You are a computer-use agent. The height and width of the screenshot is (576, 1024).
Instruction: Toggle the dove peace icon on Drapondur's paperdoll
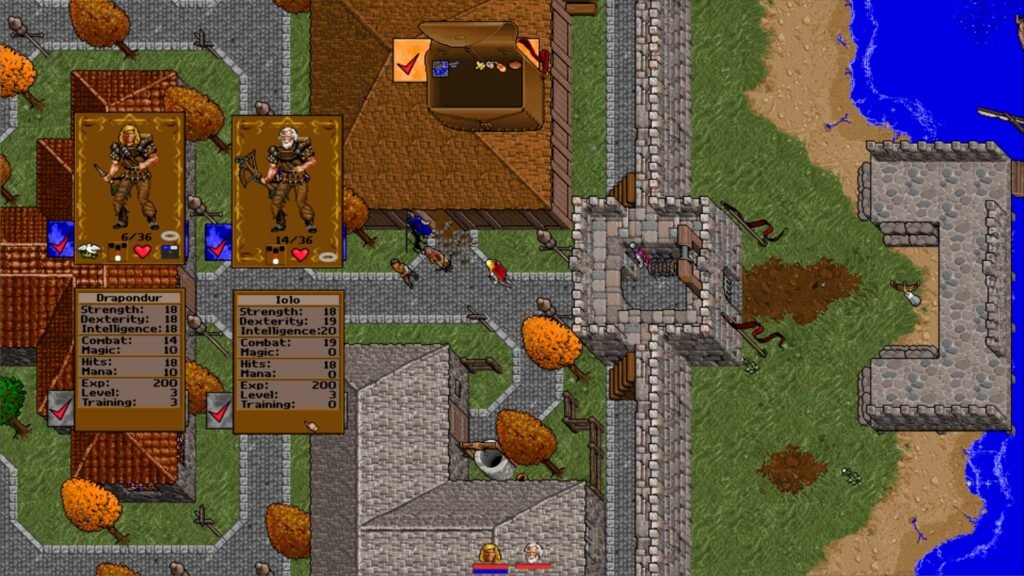tap(90, 250)
